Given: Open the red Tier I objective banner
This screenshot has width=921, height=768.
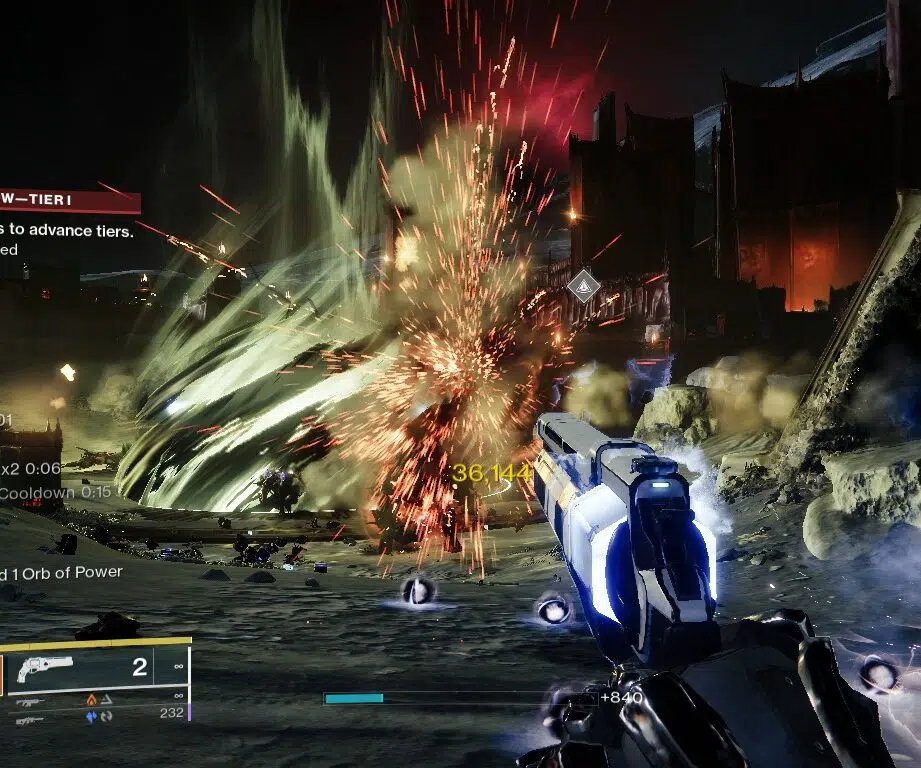Looking at the screenshot, I should pyautogui.click(x=69, y=202).
